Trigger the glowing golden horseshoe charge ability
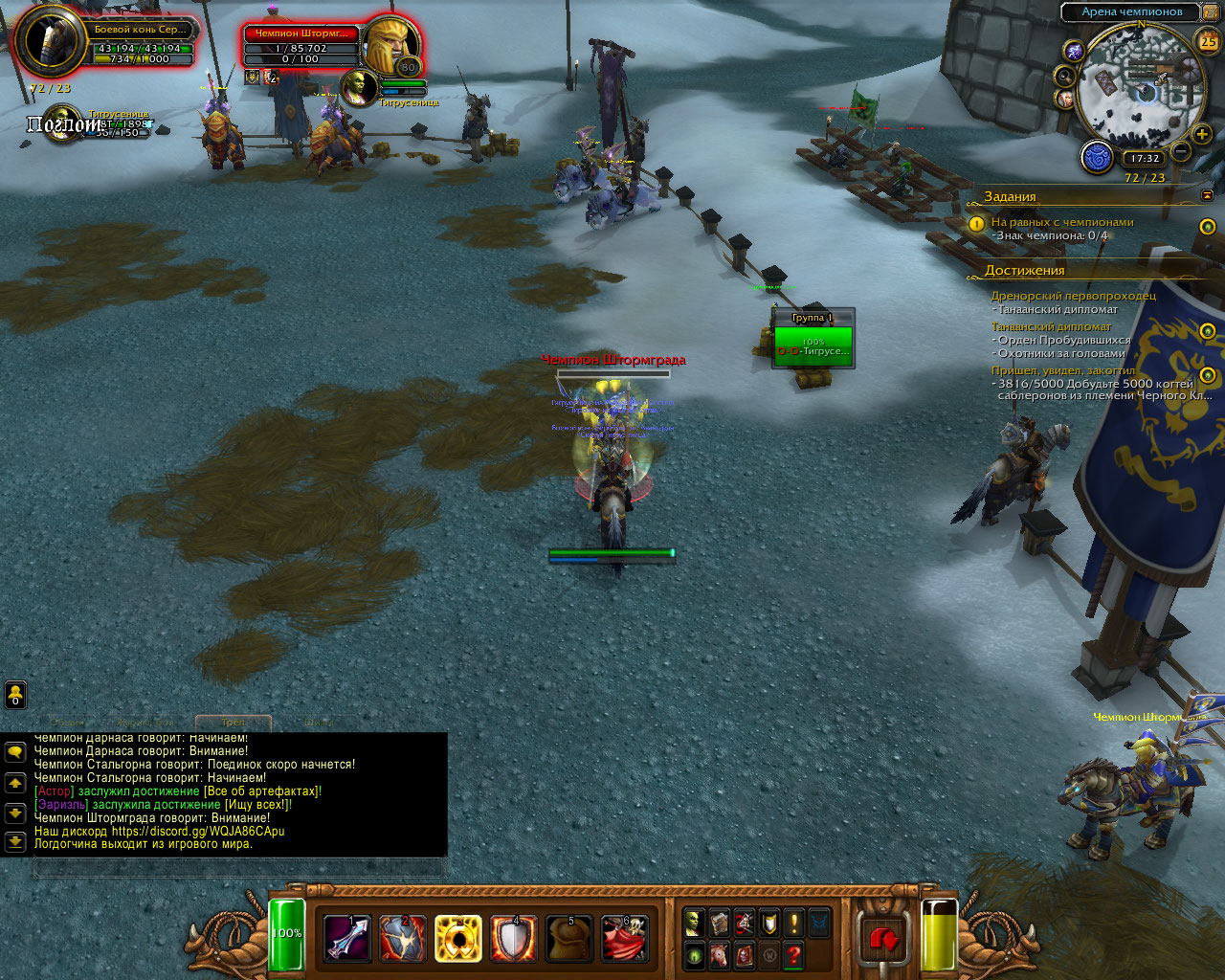 458,938
